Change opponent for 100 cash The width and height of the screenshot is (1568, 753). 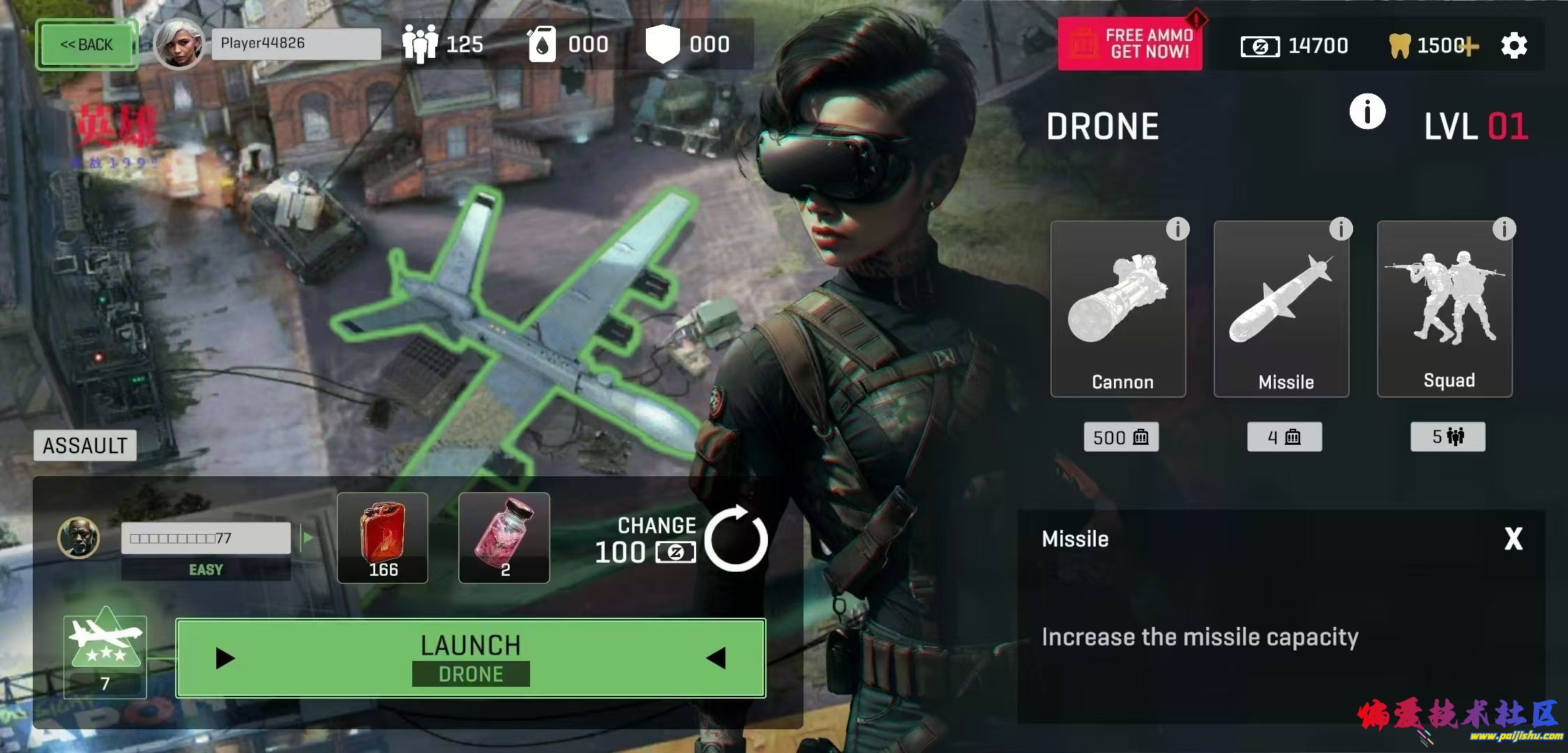735,539
